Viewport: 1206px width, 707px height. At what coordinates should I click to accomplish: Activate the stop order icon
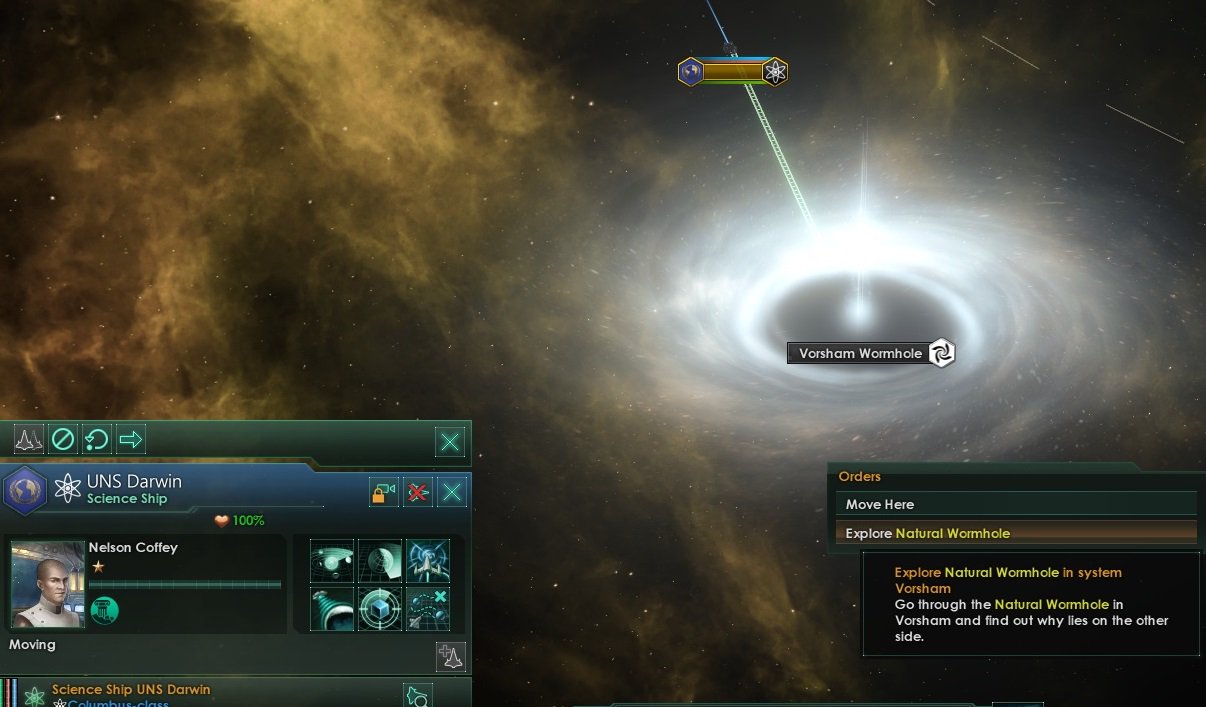[63, 439]
